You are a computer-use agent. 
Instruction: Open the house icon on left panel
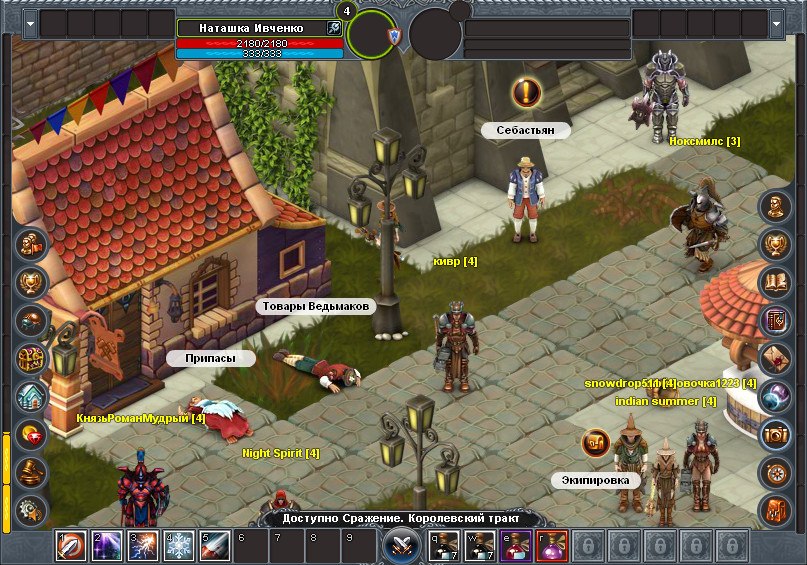click(x=32, y=396)
